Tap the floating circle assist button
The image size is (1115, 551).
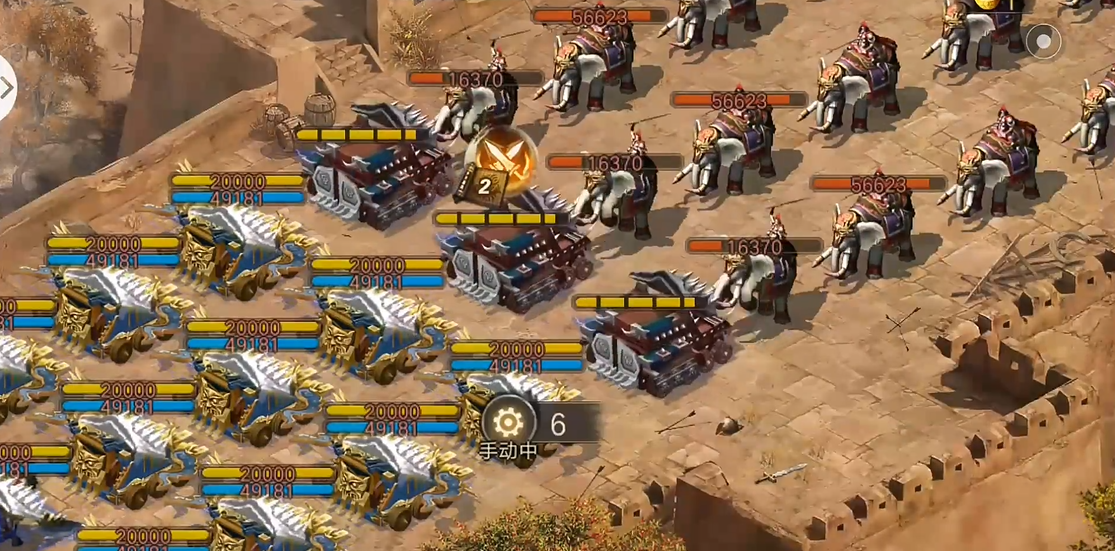[x=1043, y=42]
